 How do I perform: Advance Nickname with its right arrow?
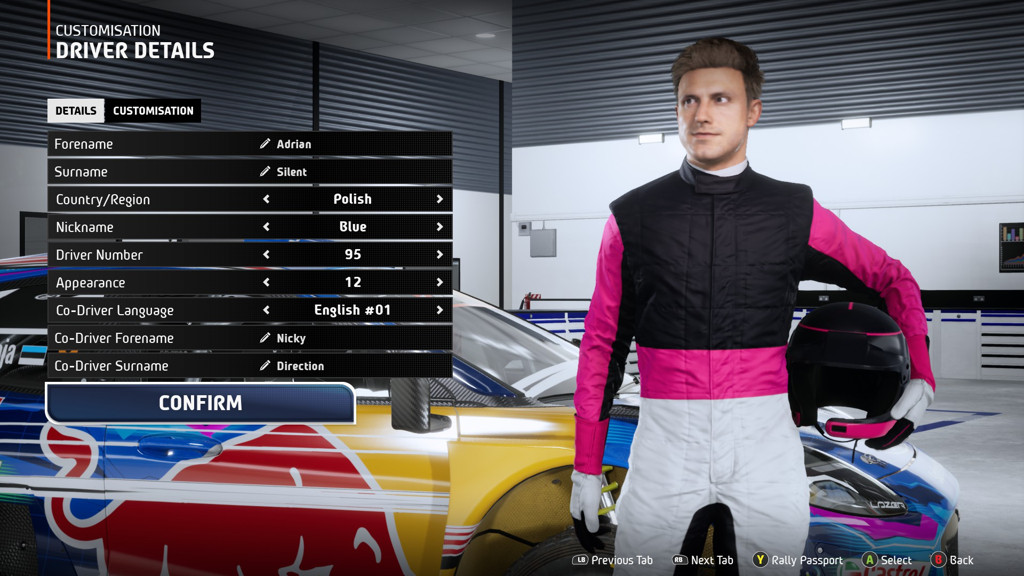439,227
